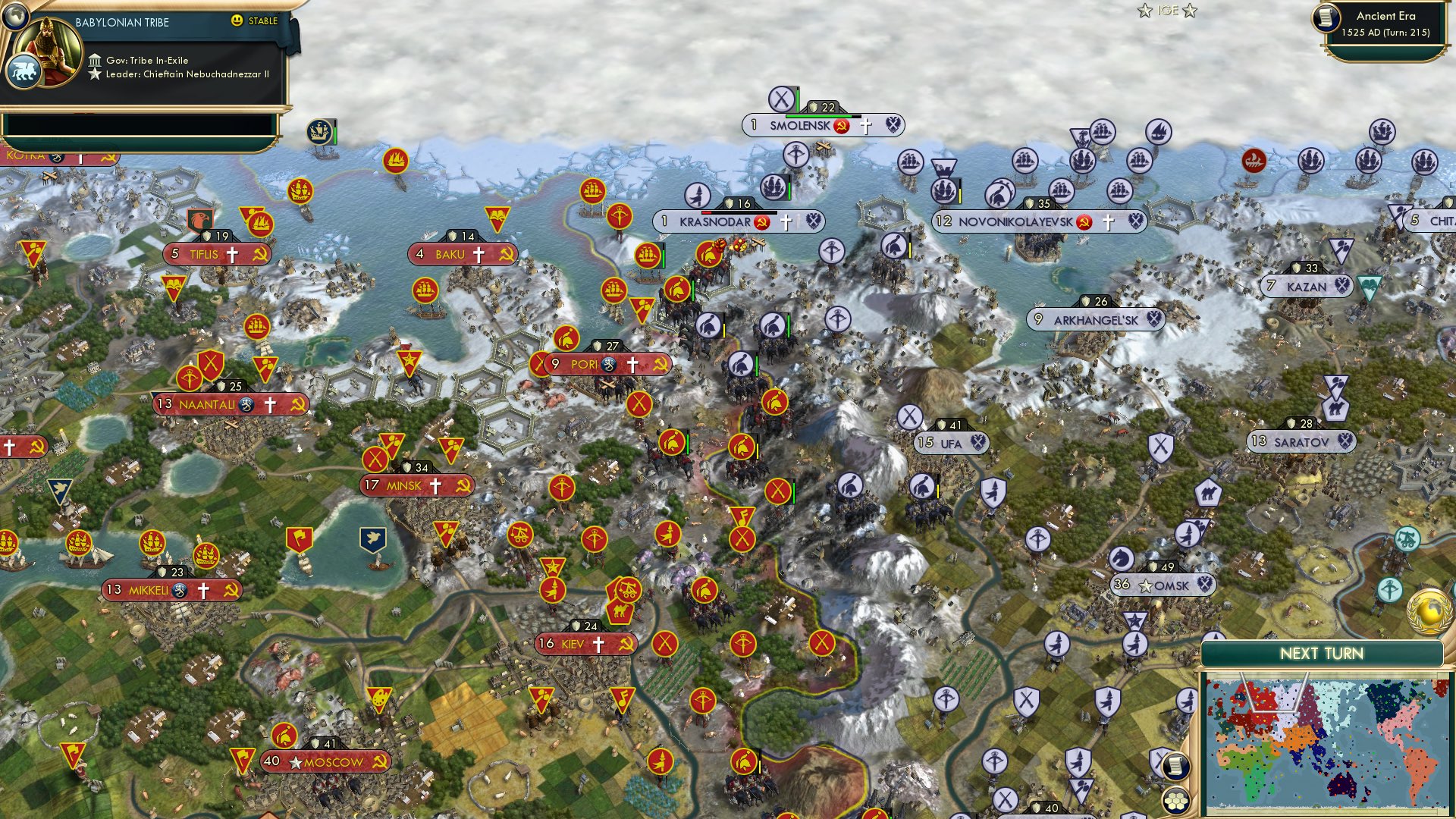Click the STABLE smiley face indicator
Image resolution: width=1456 pixels, height=819 pixels.
(x=237, y=22)
